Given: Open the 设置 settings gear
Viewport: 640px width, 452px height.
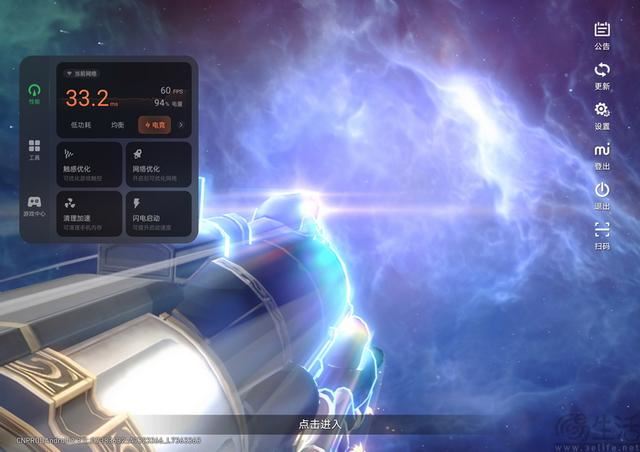Looking at the screenshot, I should pyautogui.click(x=602, y=114).
